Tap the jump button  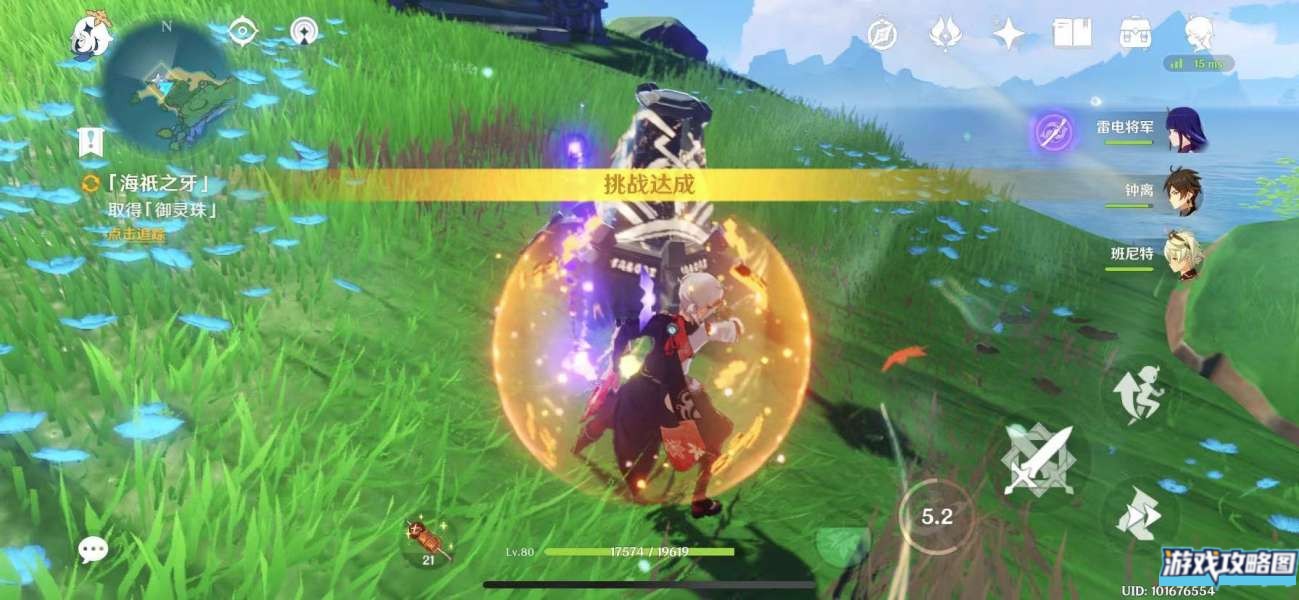(x=1139, y=394)
